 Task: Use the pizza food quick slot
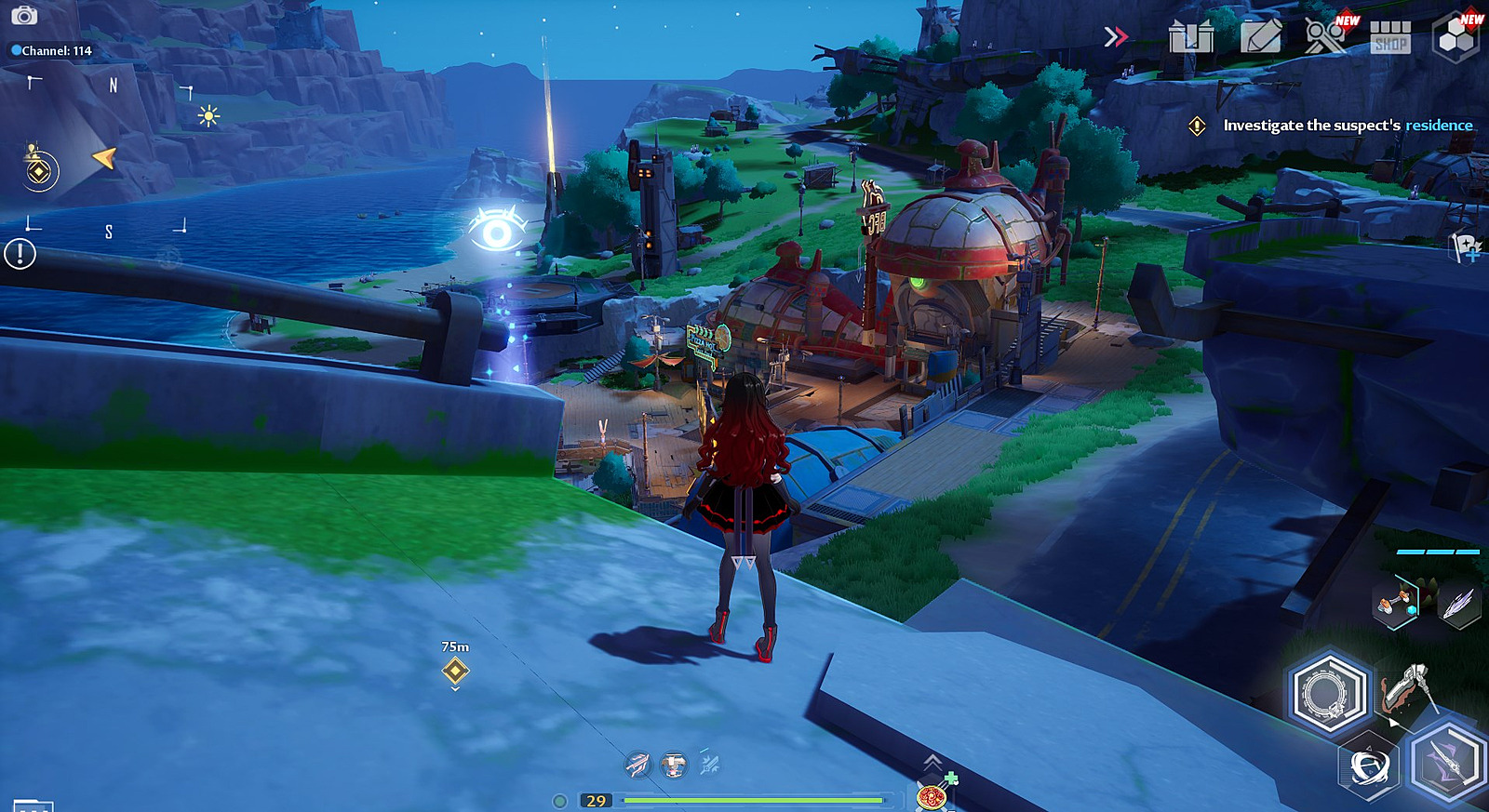[931, 796]
